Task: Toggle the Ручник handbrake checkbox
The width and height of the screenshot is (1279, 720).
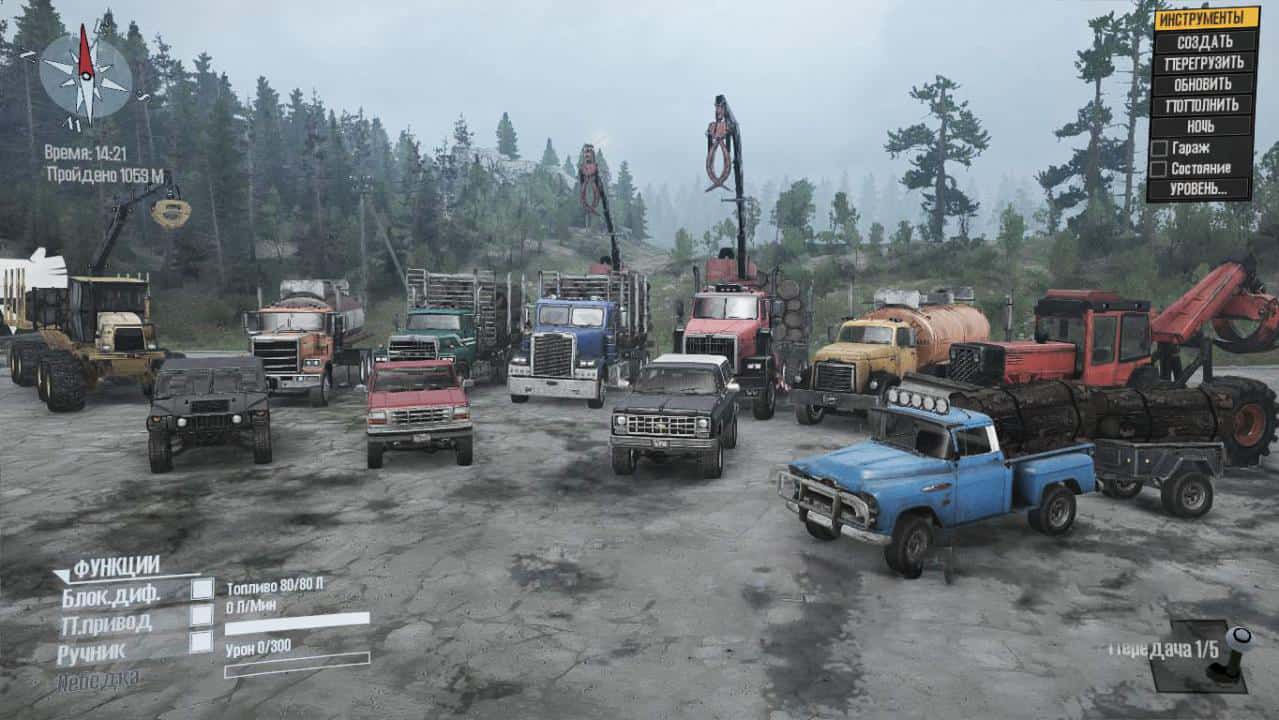Action: pyautogui.click(x=202, y=642)
